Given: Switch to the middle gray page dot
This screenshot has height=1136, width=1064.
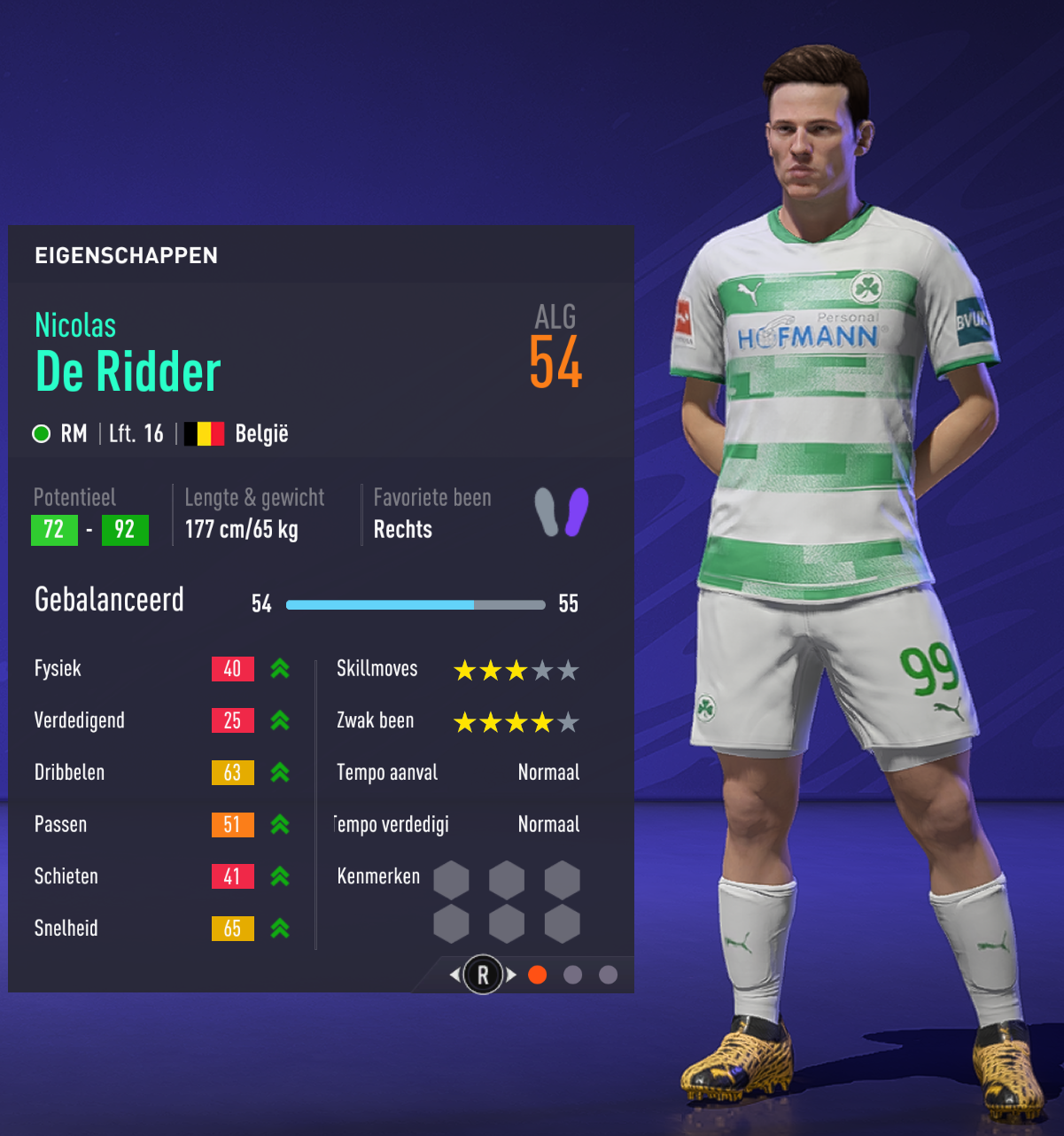Looking at the screenshot, I should [573, 975].
